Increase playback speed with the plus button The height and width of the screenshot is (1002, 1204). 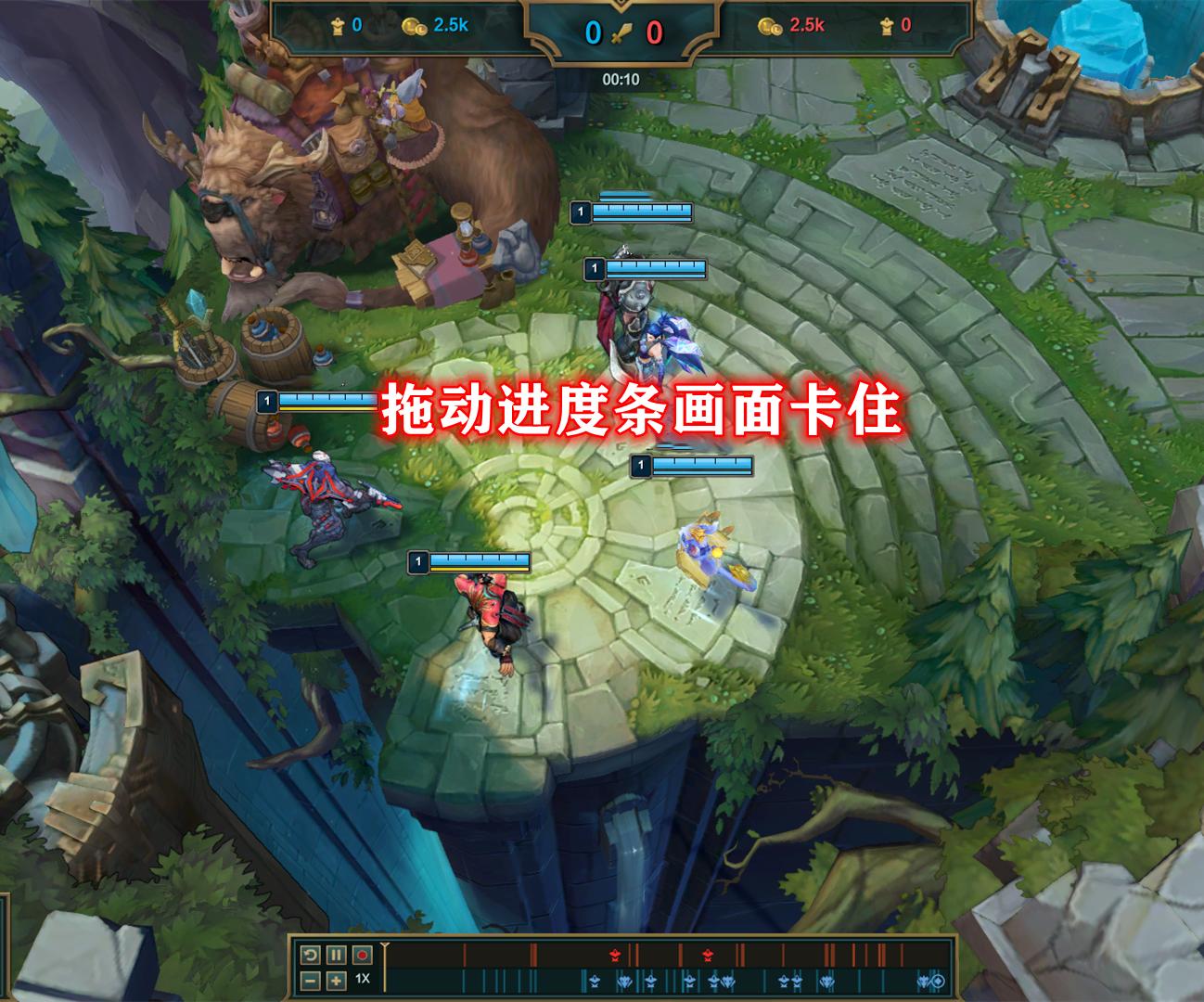336,981
